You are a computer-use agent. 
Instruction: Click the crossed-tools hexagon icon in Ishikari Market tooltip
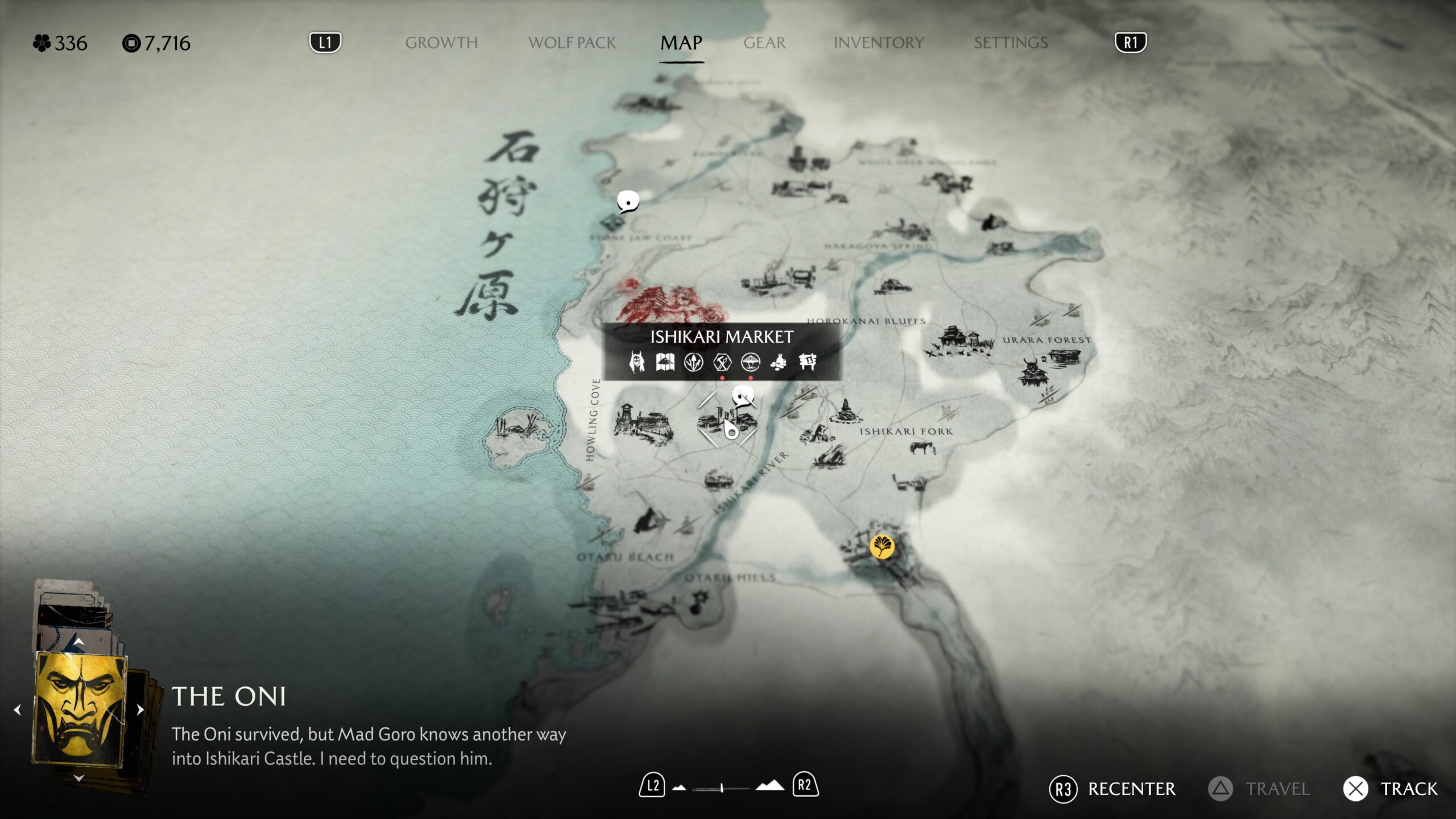[722, 362]
